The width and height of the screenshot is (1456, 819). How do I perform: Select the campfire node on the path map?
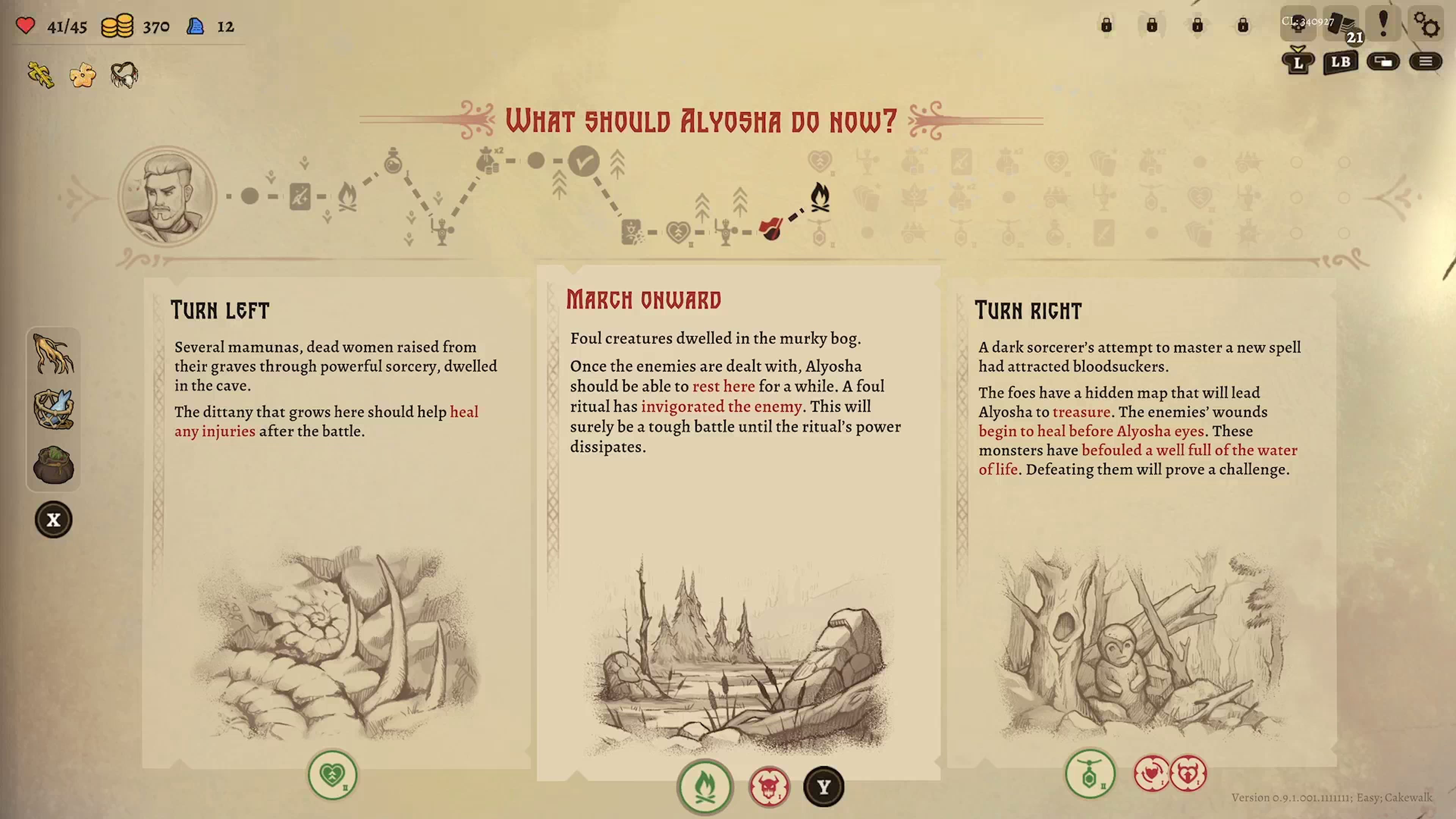tap(819, 197)
